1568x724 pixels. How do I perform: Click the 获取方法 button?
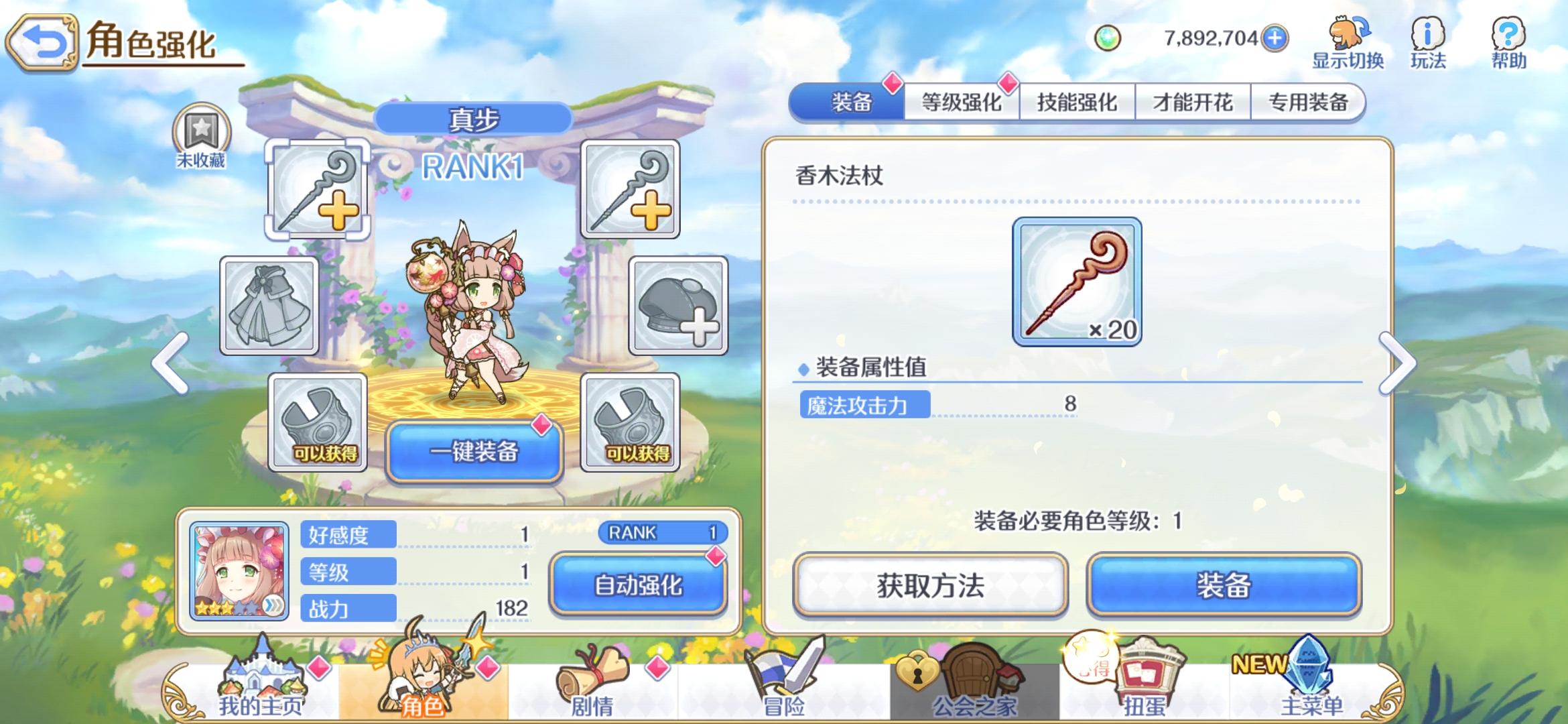[930, 585]
